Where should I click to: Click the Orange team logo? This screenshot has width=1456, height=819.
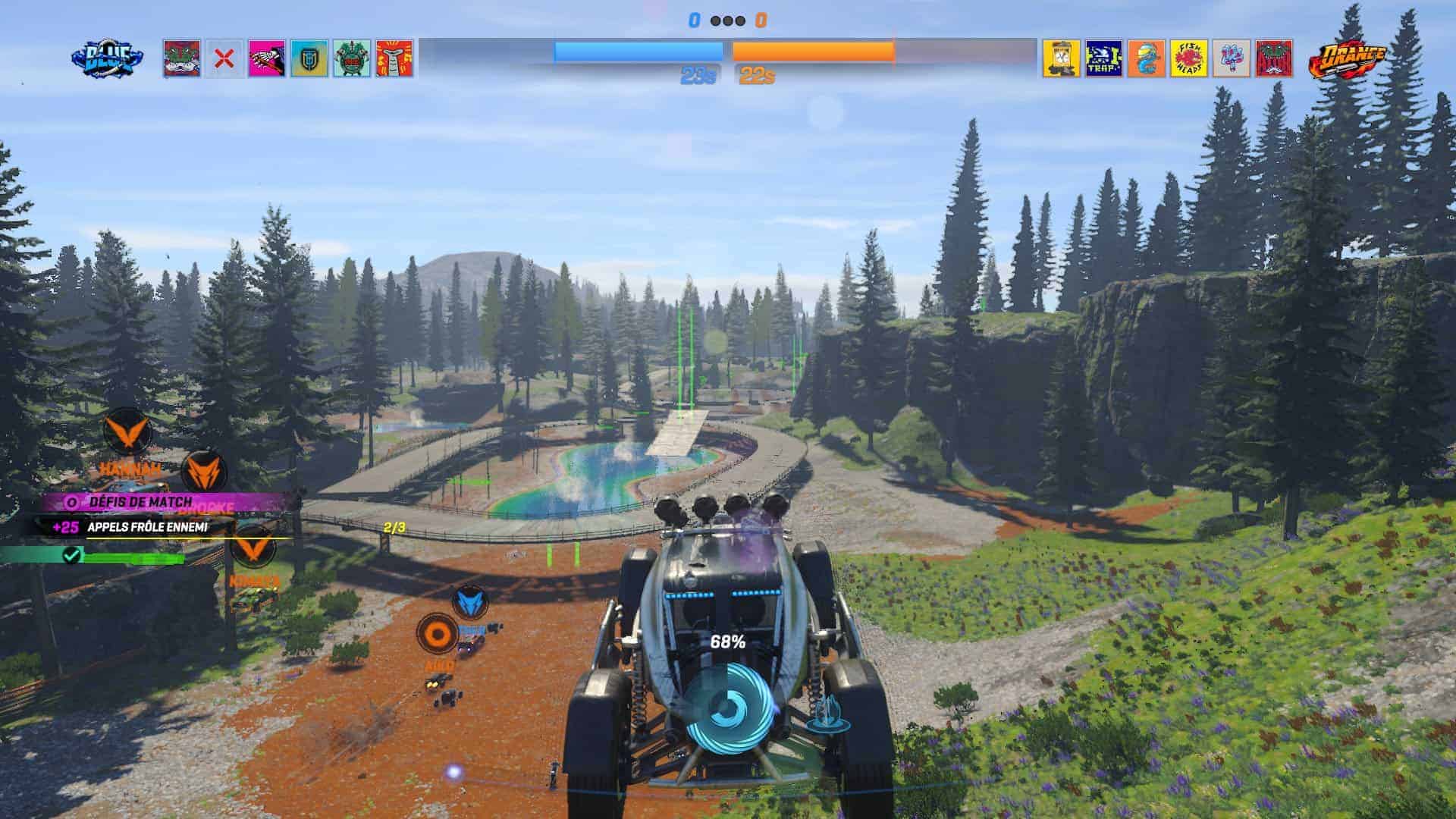(1347, 58)
